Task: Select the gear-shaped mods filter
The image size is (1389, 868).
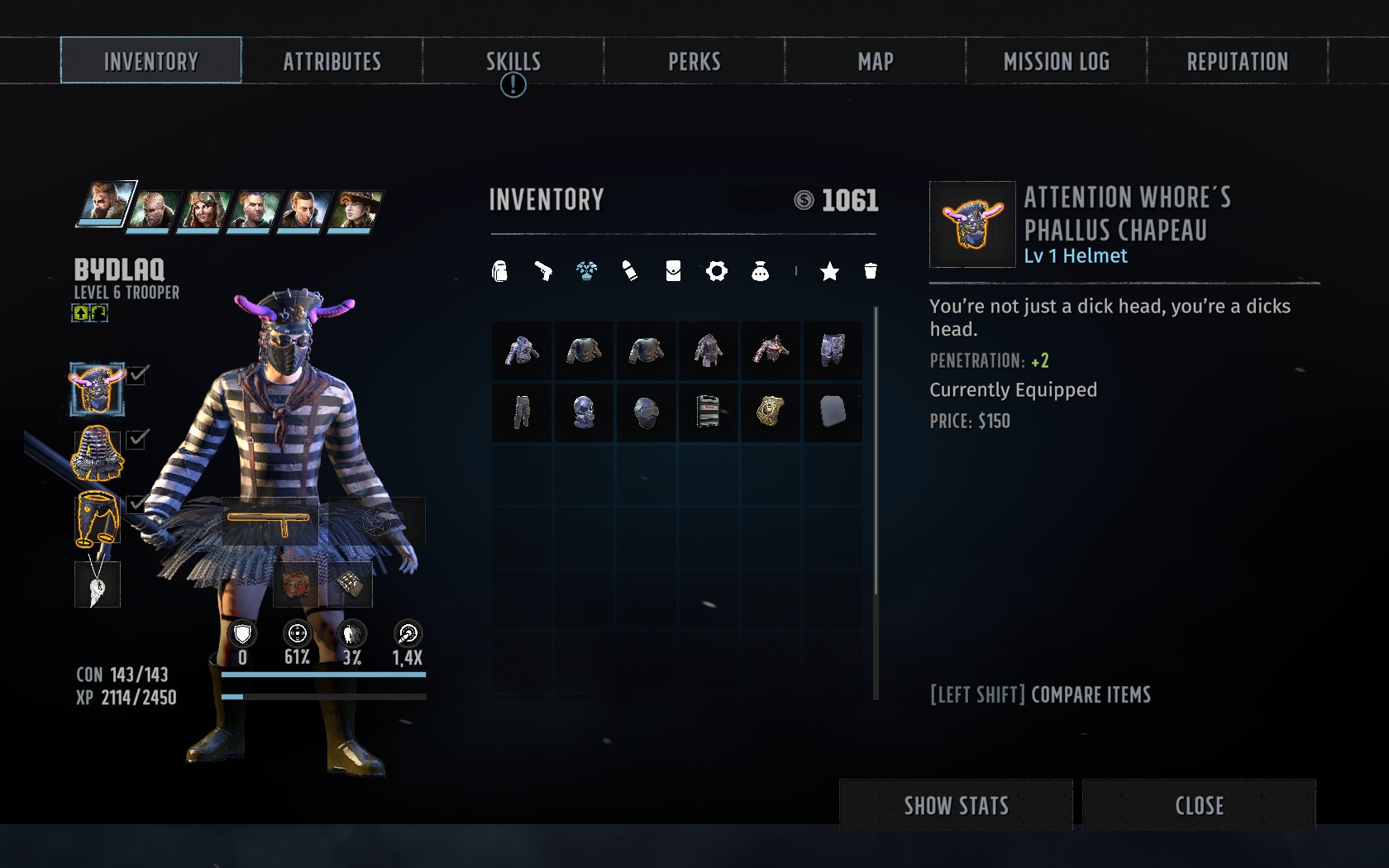Action: pyautogui.click(x=716, y=271)
